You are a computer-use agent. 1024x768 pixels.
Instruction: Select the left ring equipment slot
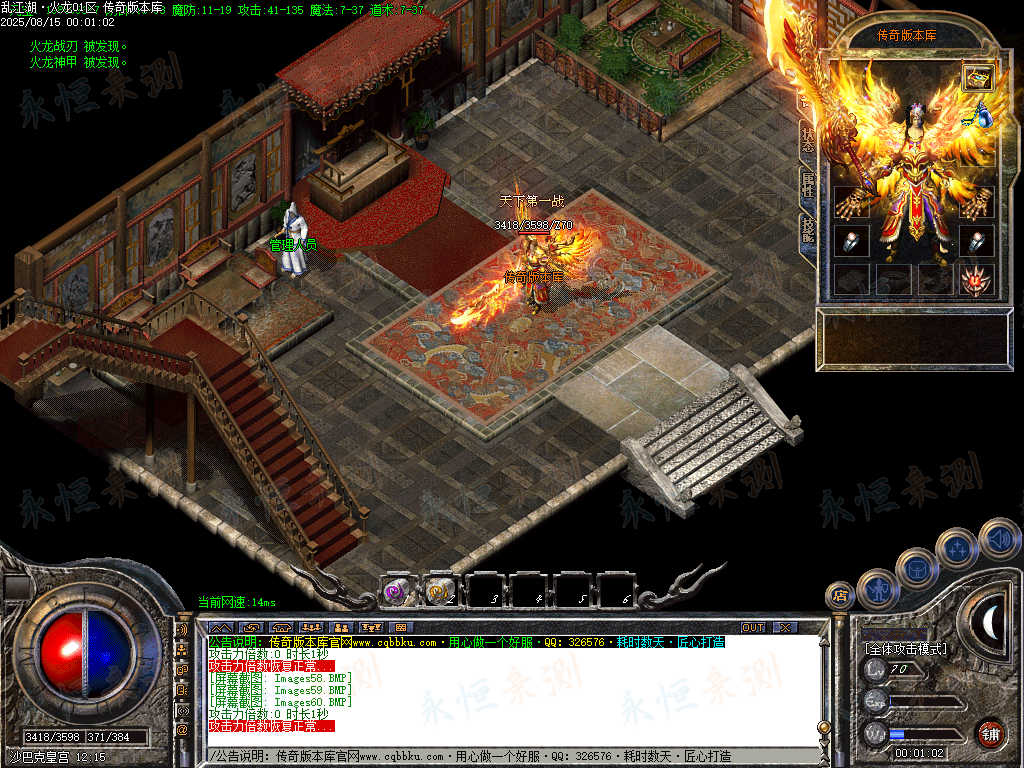[x=850, y=242]
